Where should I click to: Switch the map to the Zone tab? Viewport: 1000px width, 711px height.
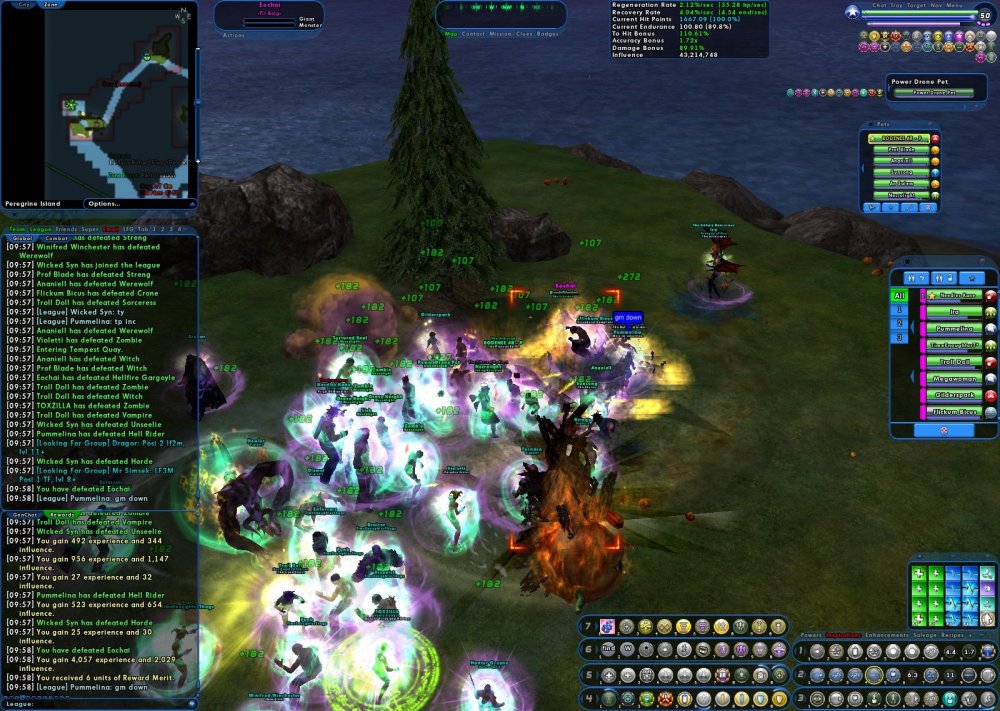coord(52,5)
